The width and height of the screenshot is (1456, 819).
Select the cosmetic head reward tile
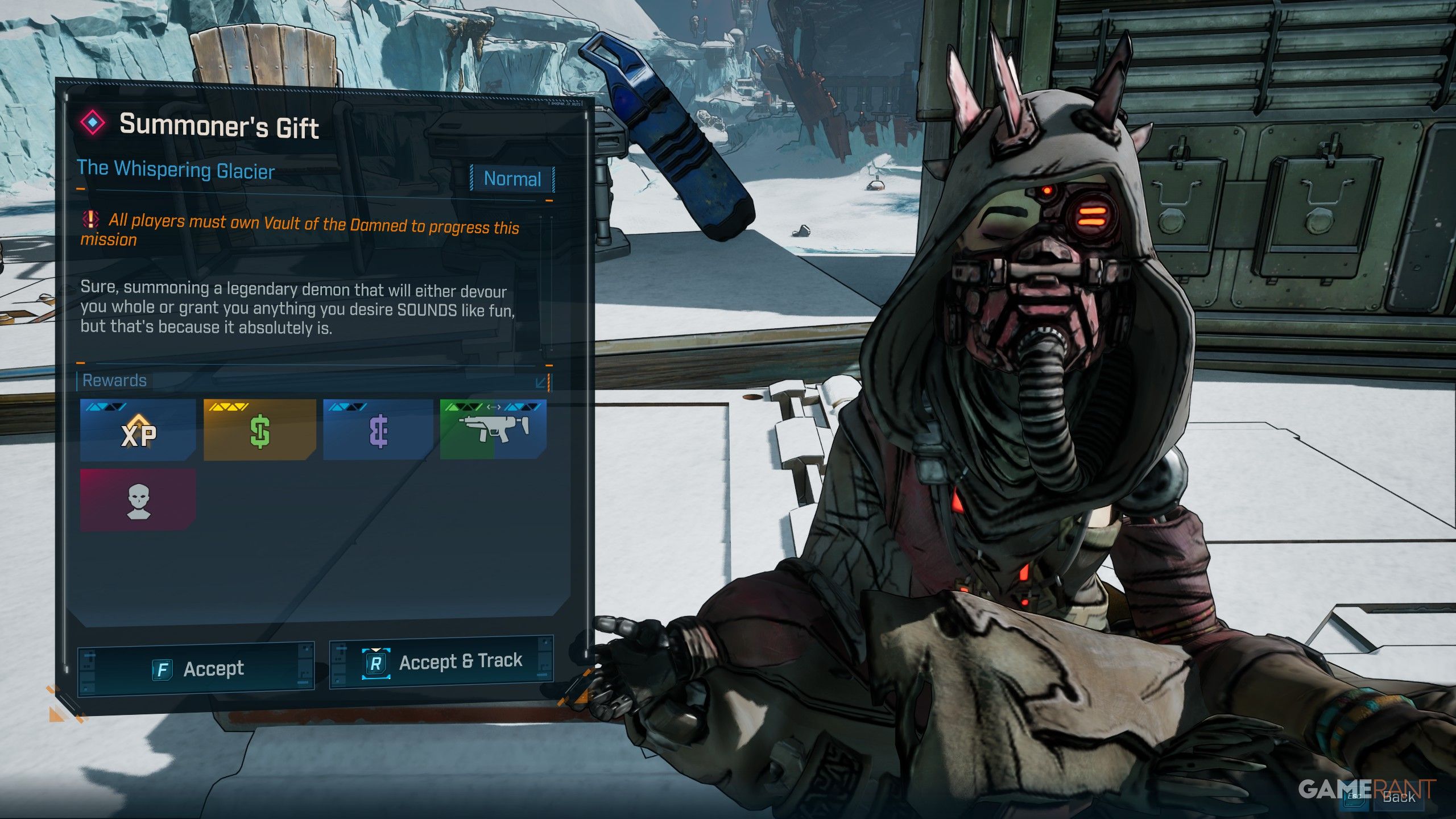pyautogui.click(x=138, y=500)
